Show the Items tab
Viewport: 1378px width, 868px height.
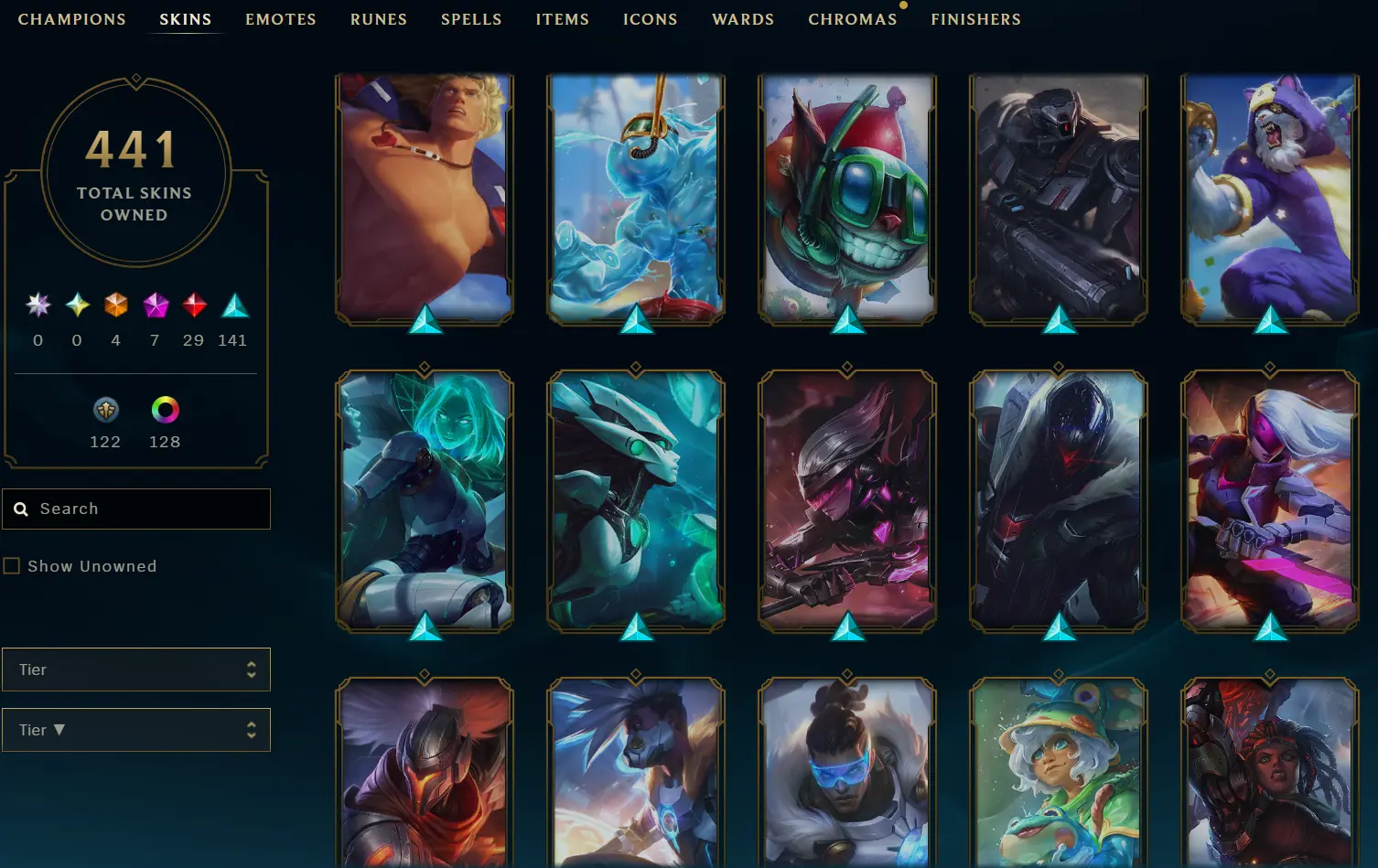tap(562, 19)
